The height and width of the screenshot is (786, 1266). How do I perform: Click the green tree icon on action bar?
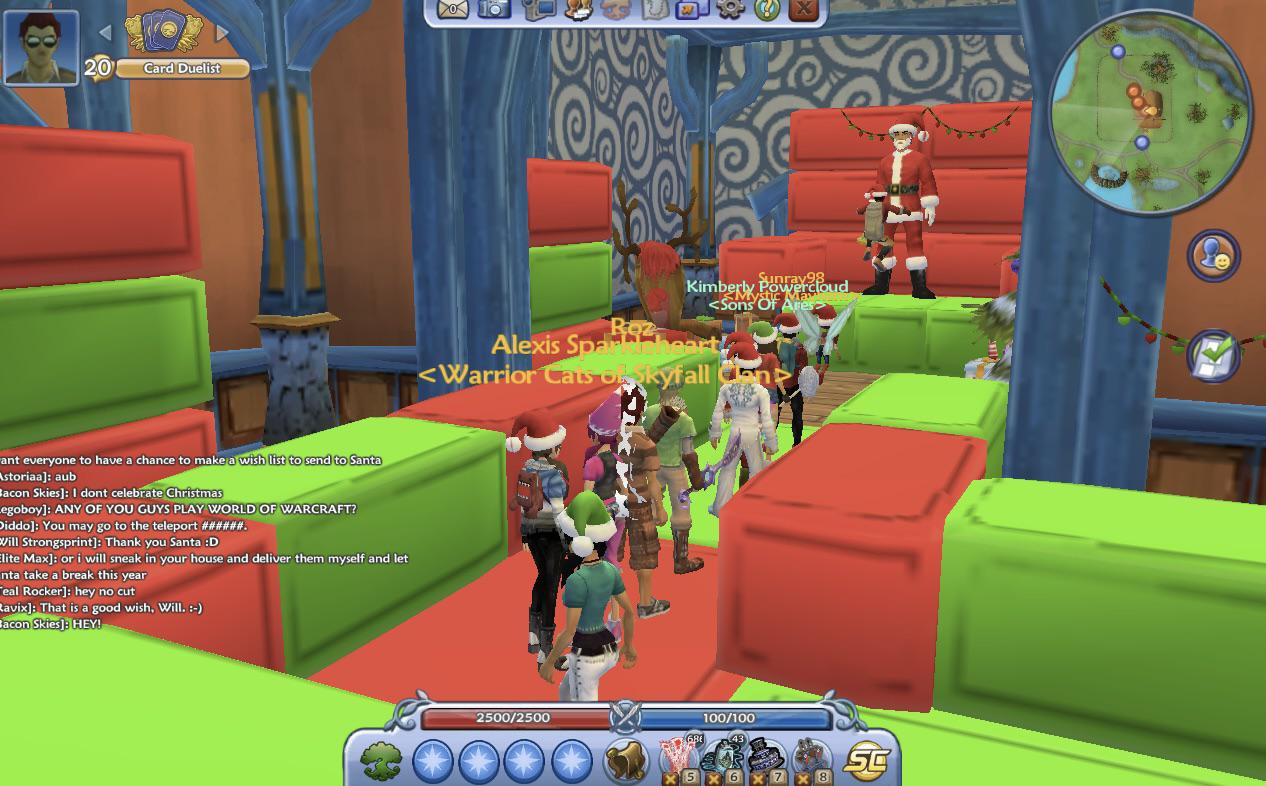coord(381,761)
